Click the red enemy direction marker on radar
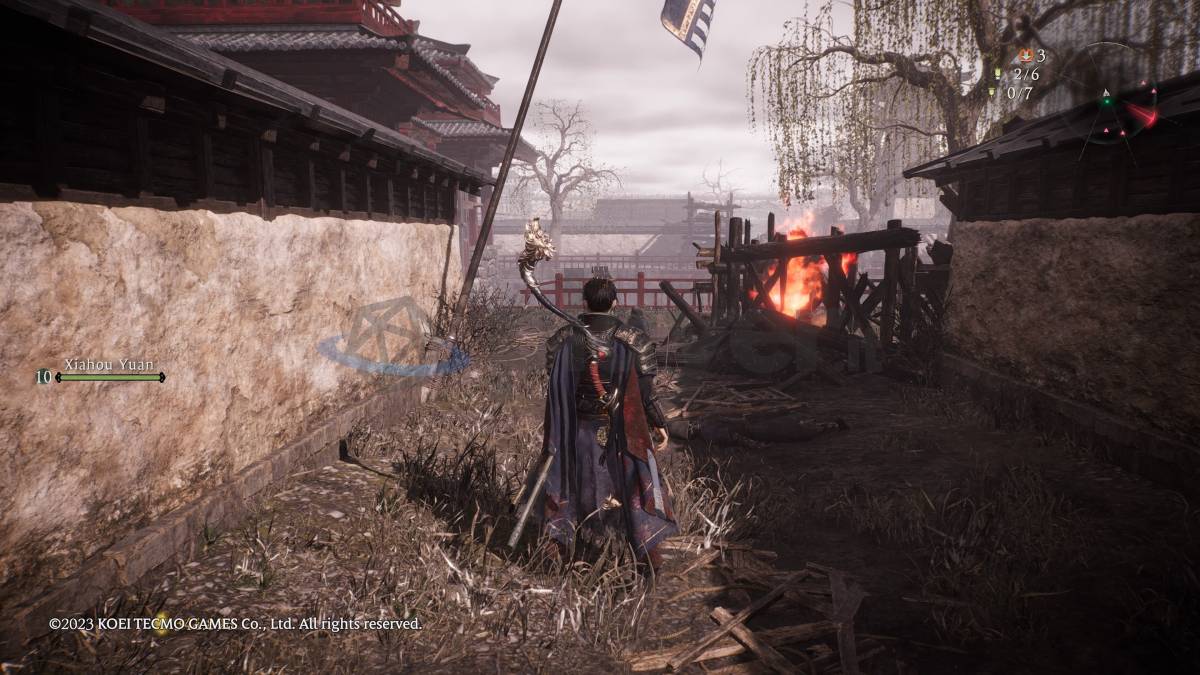Screen dimensions: 1200x675 (1142, 115)
